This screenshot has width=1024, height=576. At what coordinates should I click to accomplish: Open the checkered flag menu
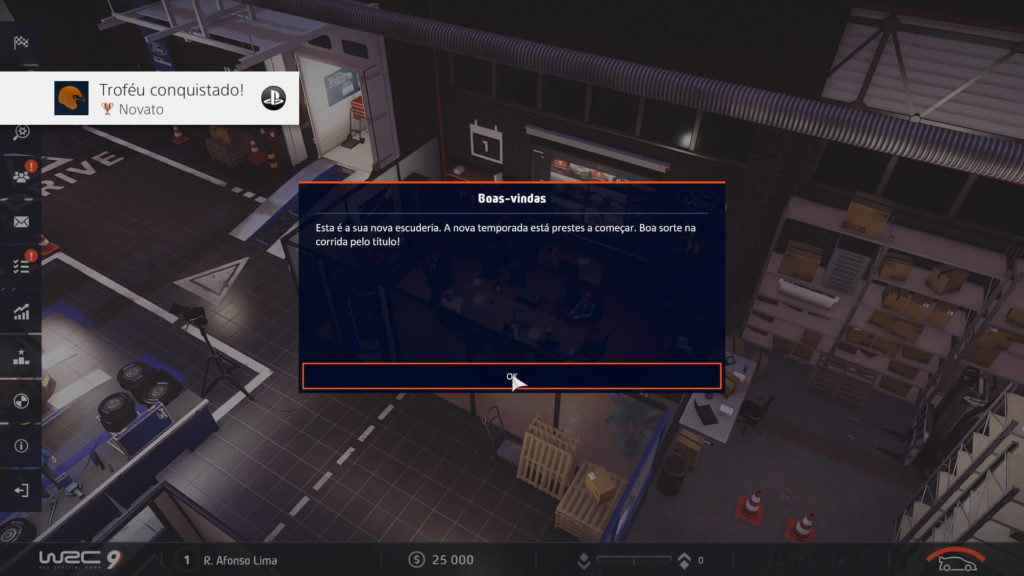[x=21, y=42]
